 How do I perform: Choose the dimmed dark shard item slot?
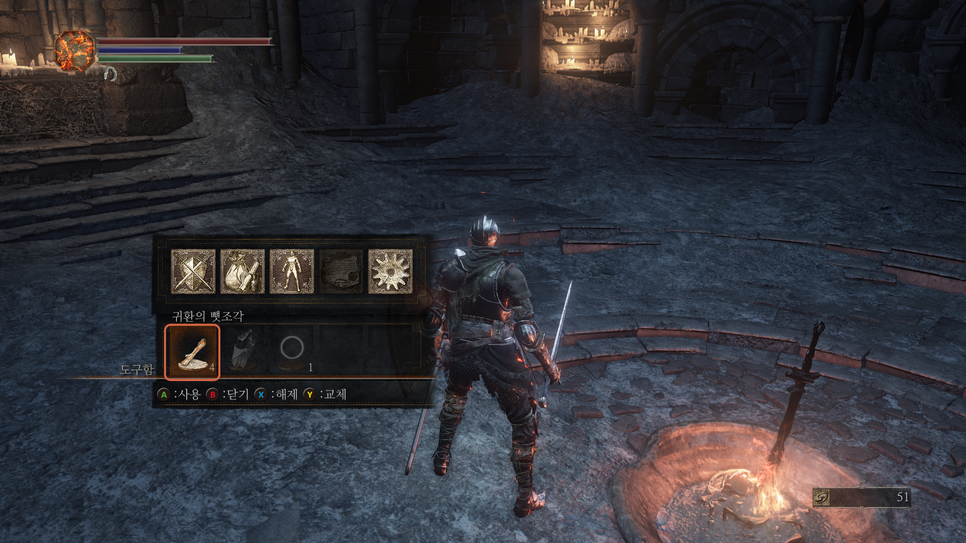[x=242, y=351]
